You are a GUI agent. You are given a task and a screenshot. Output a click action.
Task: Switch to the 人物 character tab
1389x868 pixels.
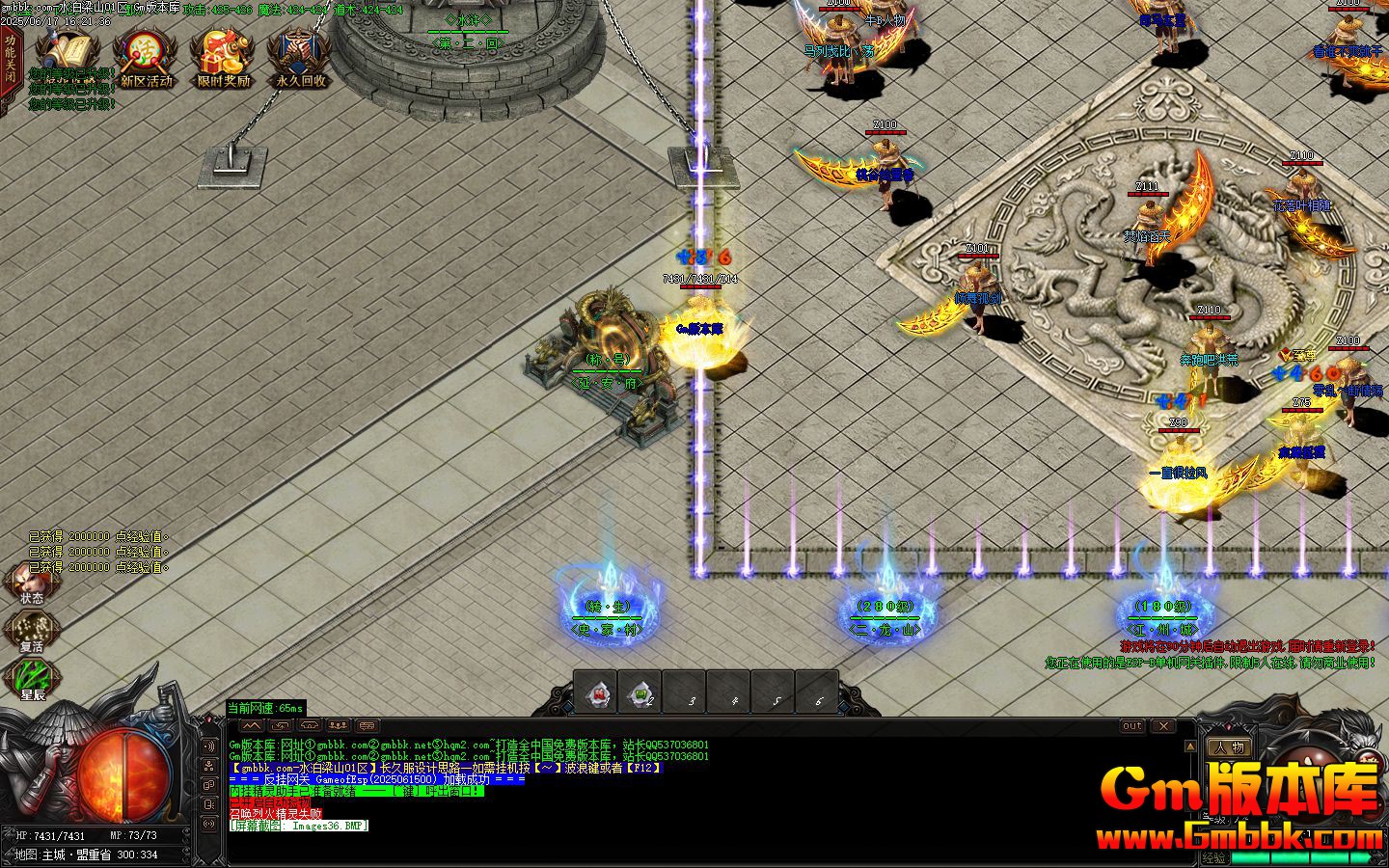tap(1231, 747)
